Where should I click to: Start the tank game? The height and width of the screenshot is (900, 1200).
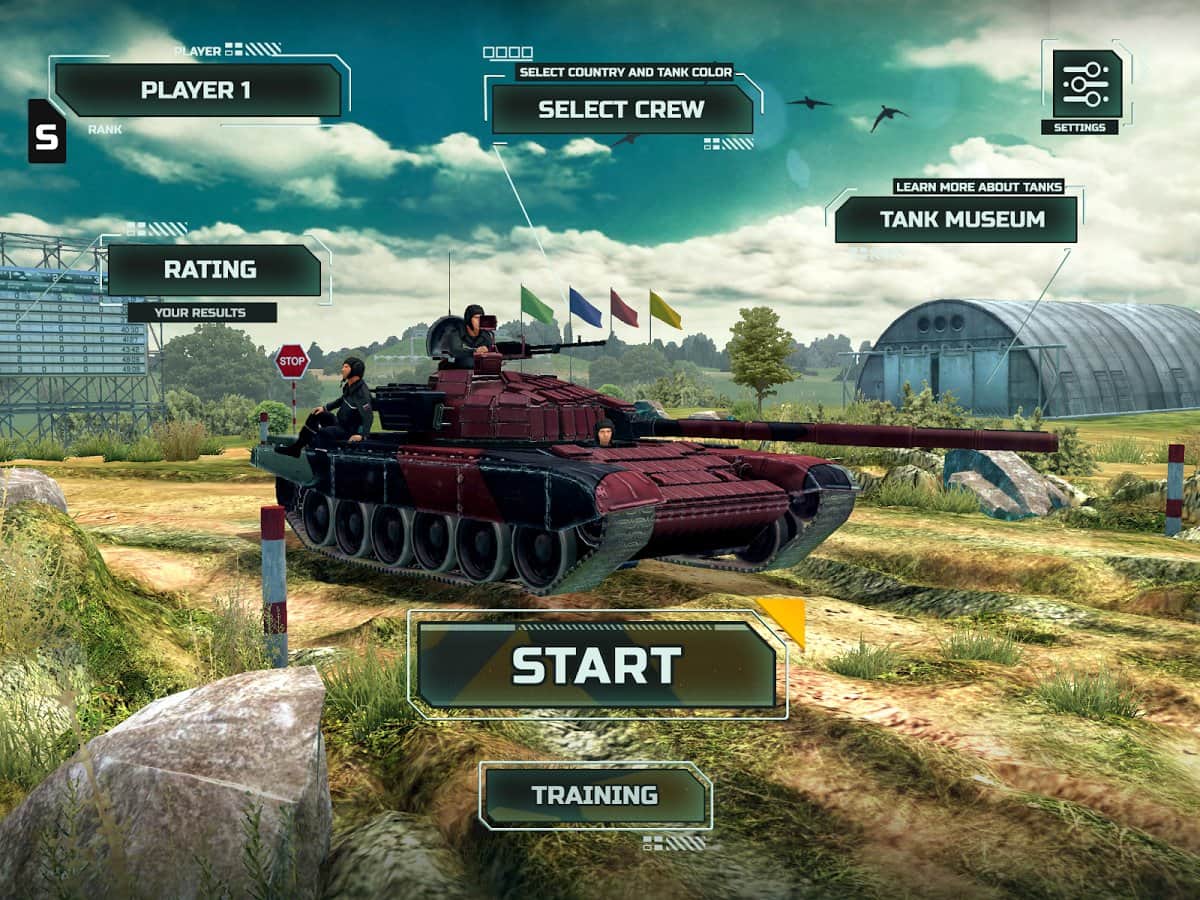pyautogui.click(x=596, y=665)
